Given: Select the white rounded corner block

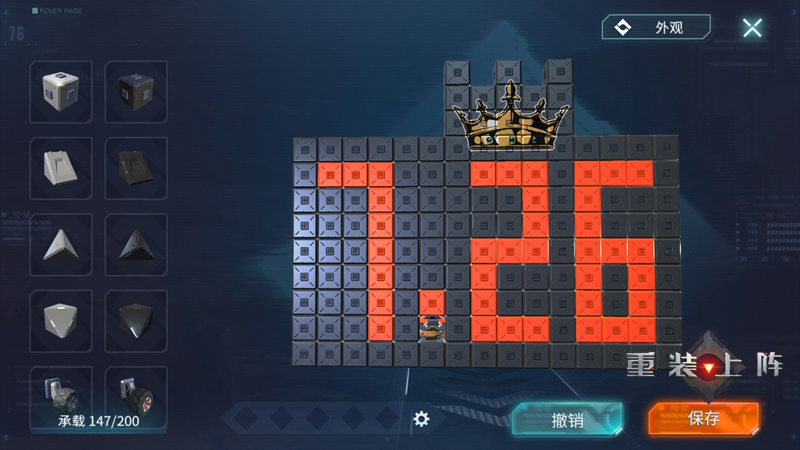Looking at the screenshot, I should click(x=61, y=320).
